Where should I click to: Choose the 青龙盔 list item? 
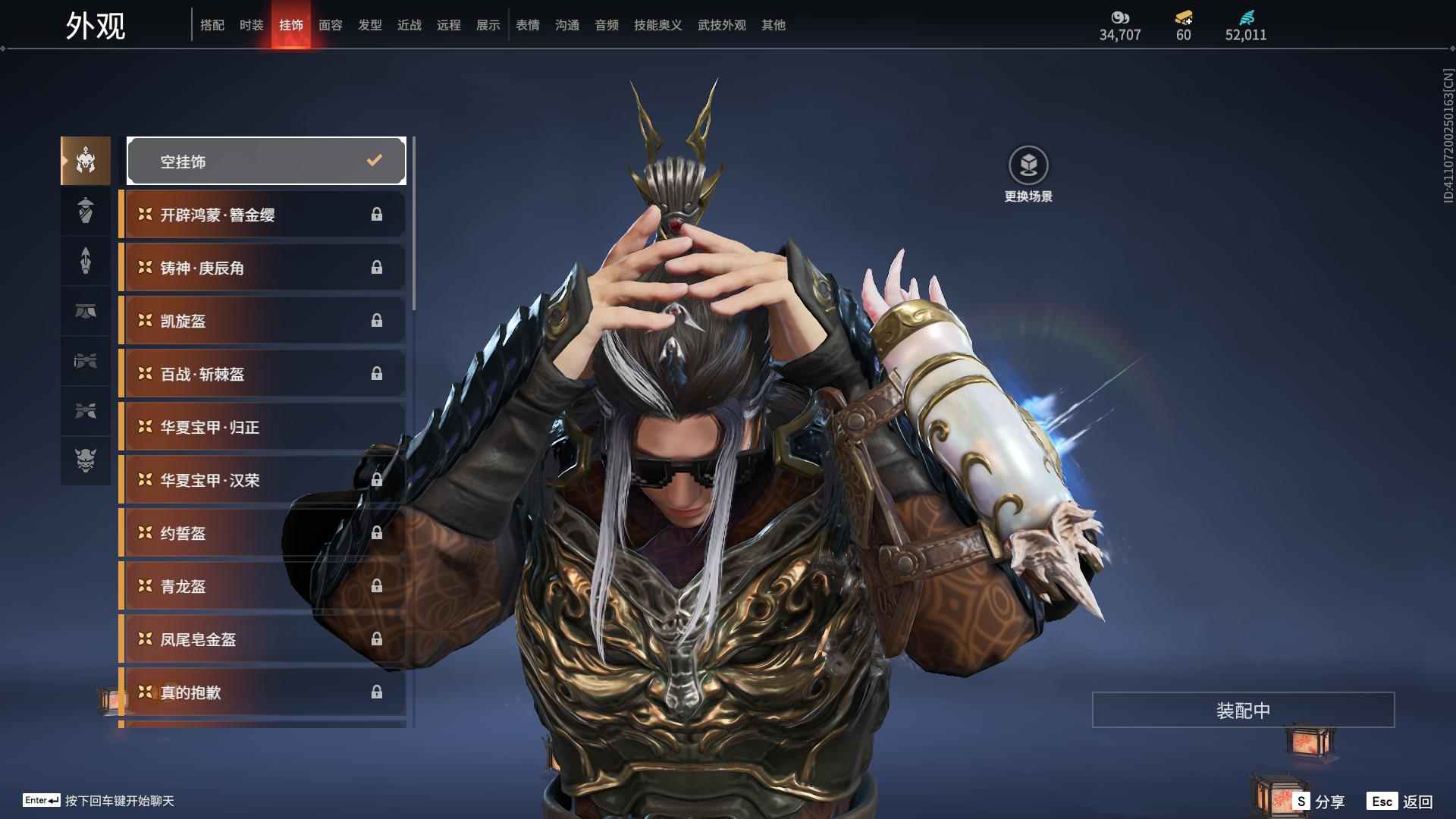point(262,586)
